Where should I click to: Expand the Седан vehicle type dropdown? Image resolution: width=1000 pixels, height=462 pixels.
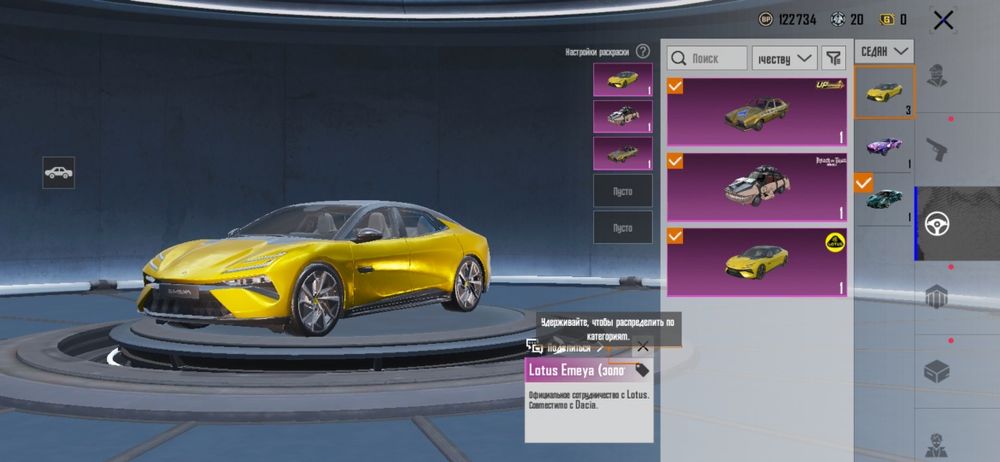pos(886,50)
